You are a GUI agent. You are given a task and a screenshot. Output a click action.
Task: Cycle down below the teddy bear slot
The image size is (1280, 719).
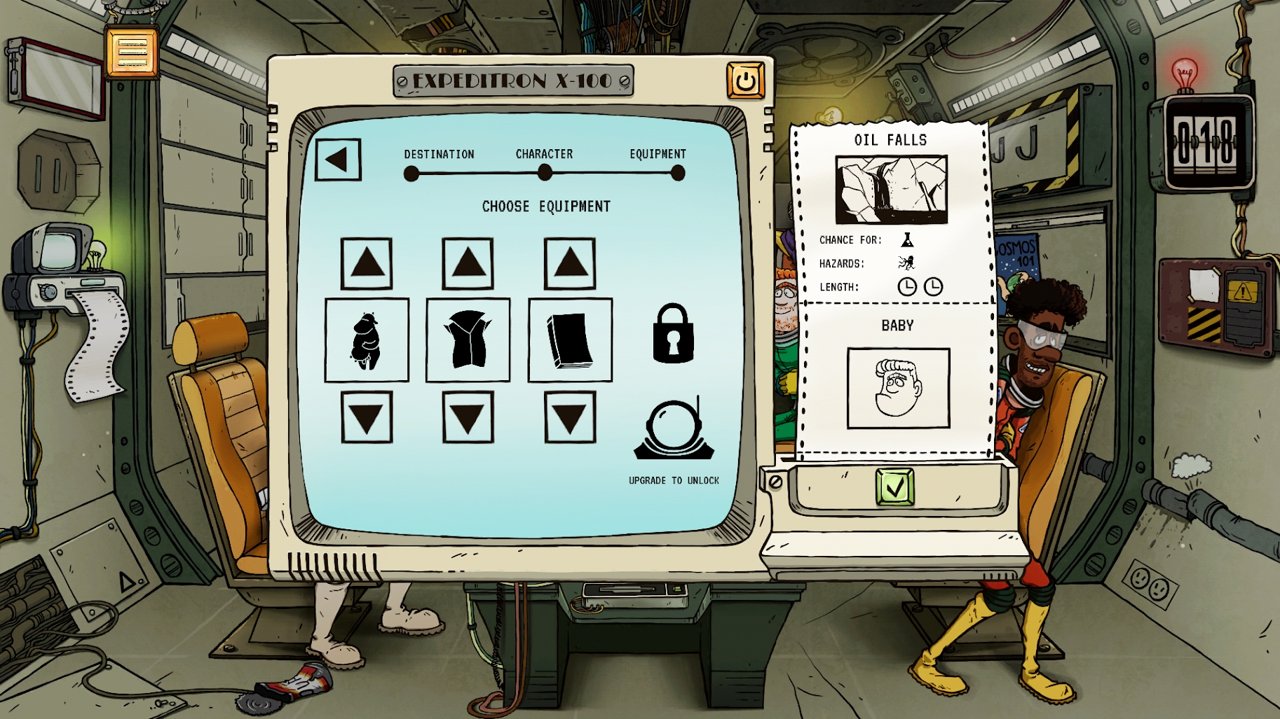[367, 416]
